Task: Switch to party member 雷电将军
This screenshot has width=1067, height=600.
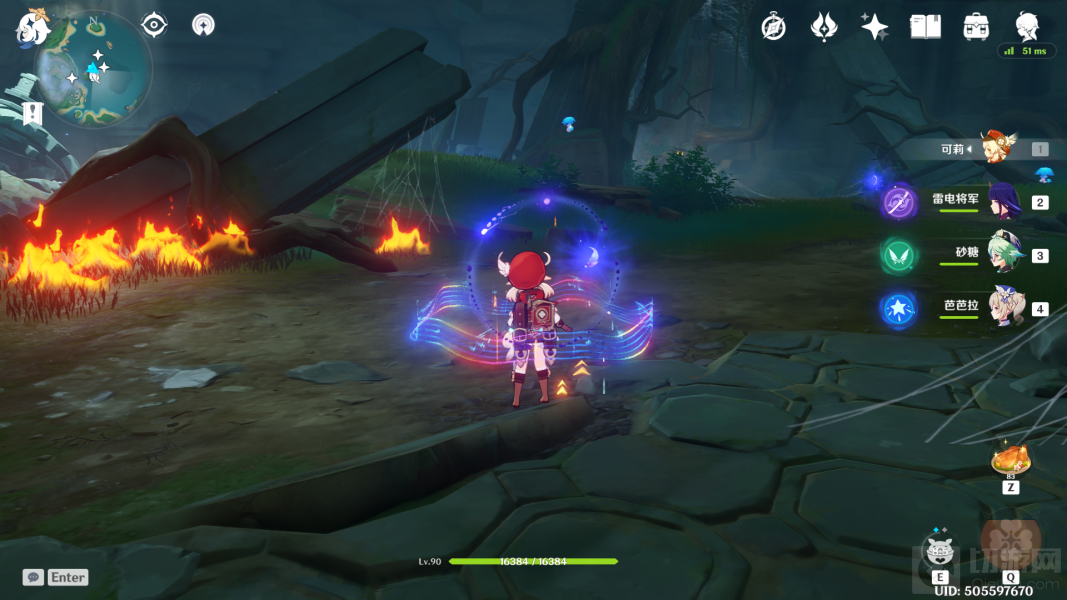Action: (x=1003, y=202)
